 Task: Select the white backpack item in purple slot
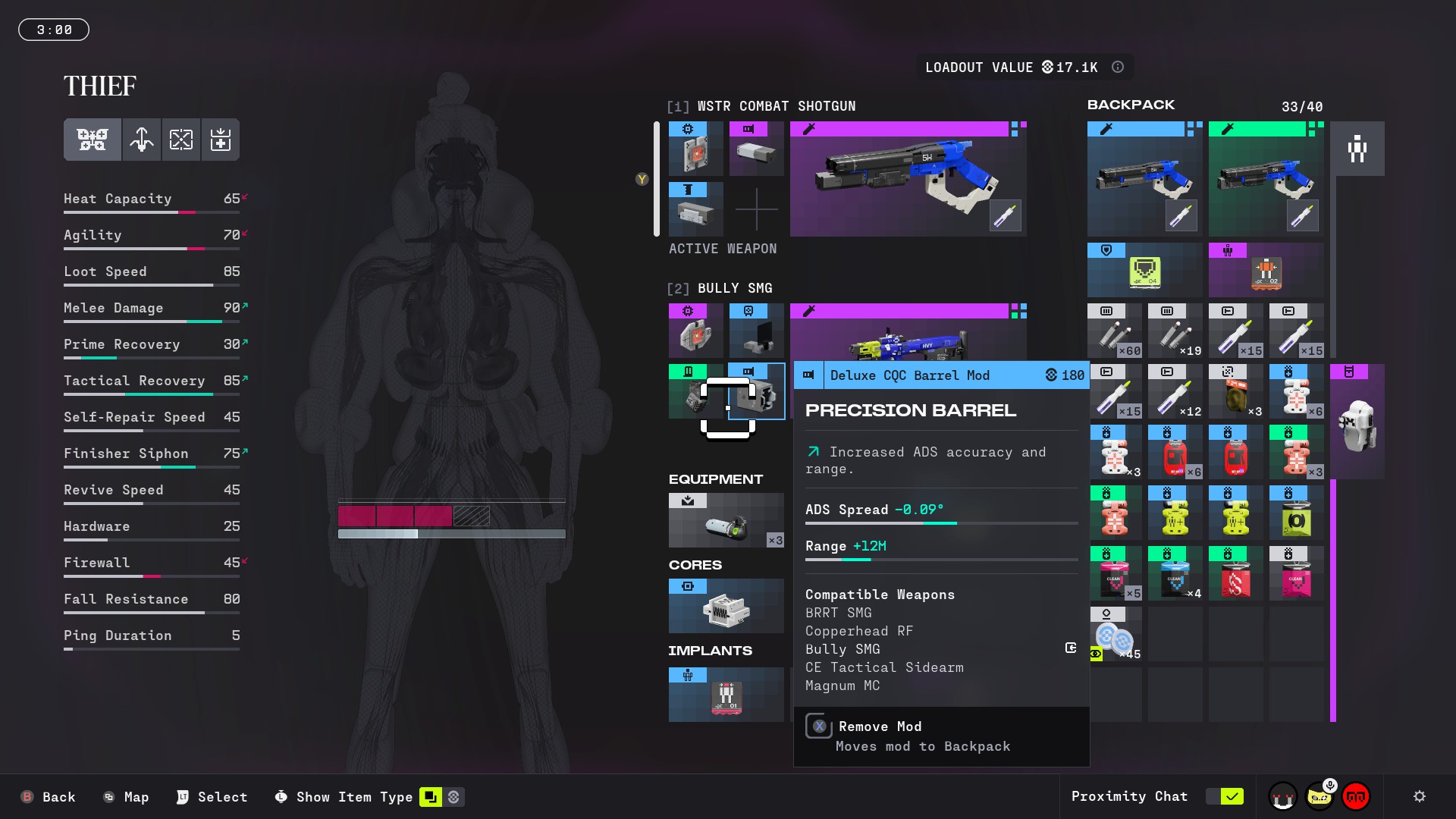pos(1357,422)
